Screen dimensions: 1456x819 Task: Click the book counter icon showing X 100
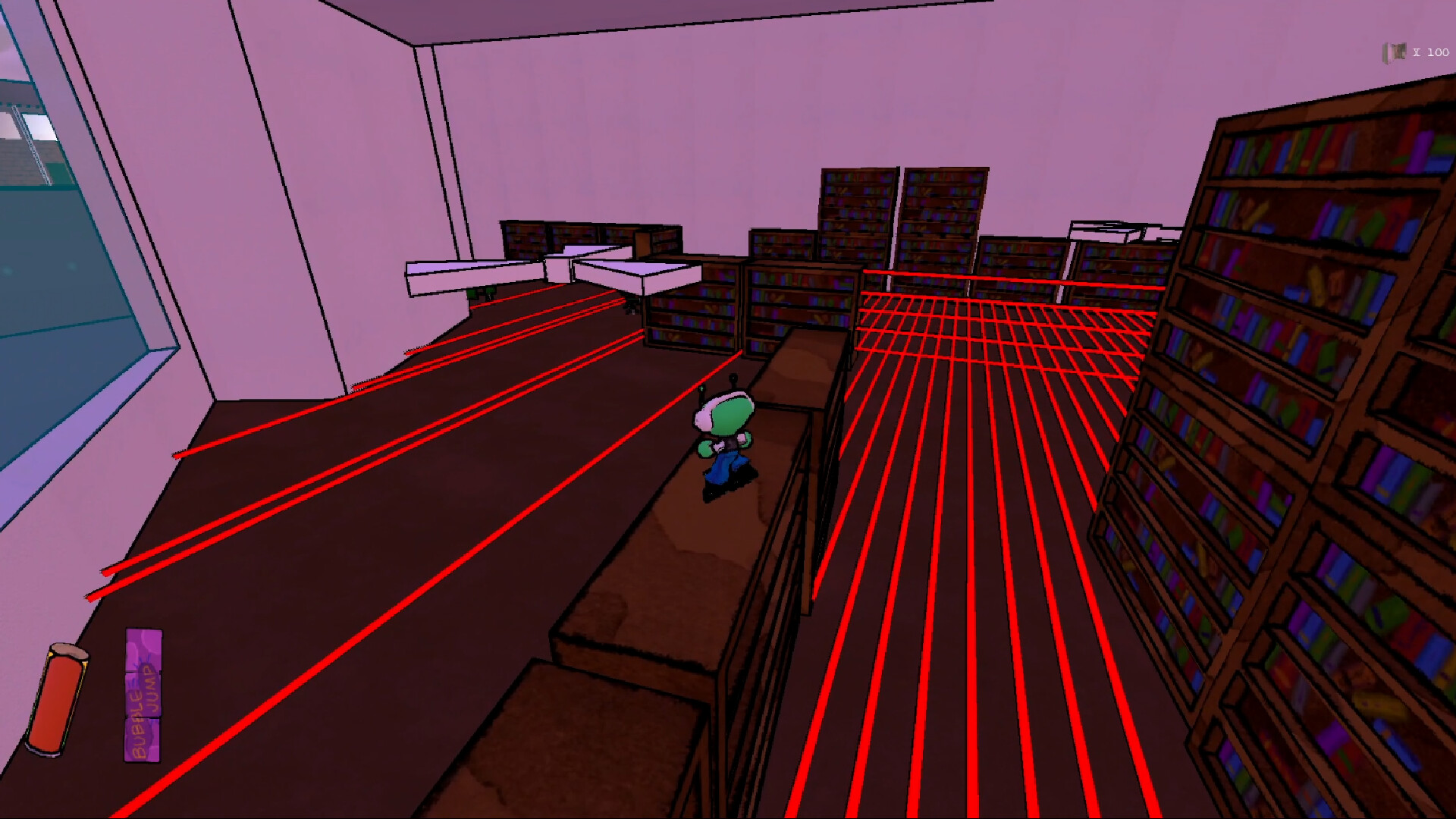[x=1395, y=52]
